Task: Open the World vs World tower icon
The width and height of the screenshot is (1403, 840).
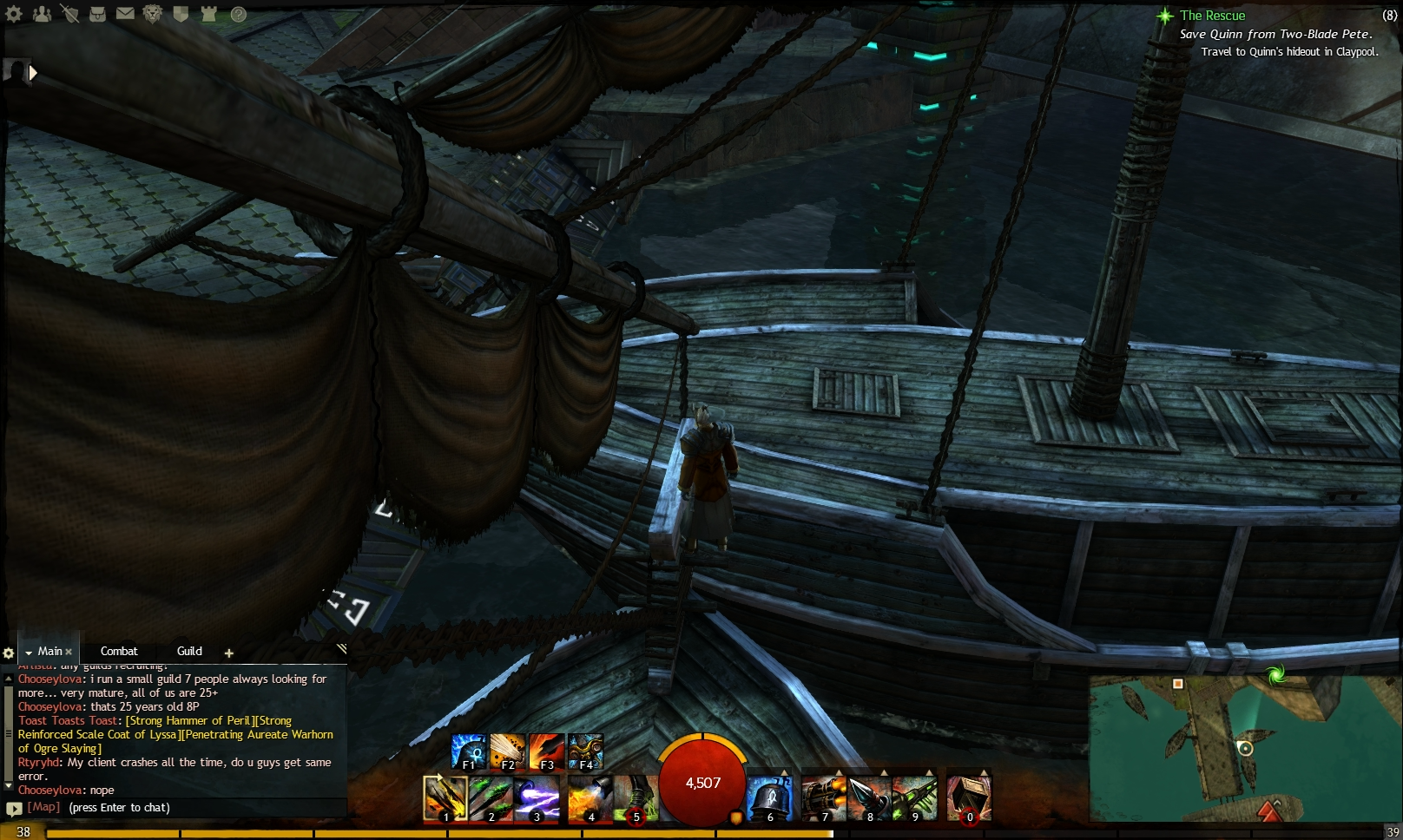Action: 208,13
